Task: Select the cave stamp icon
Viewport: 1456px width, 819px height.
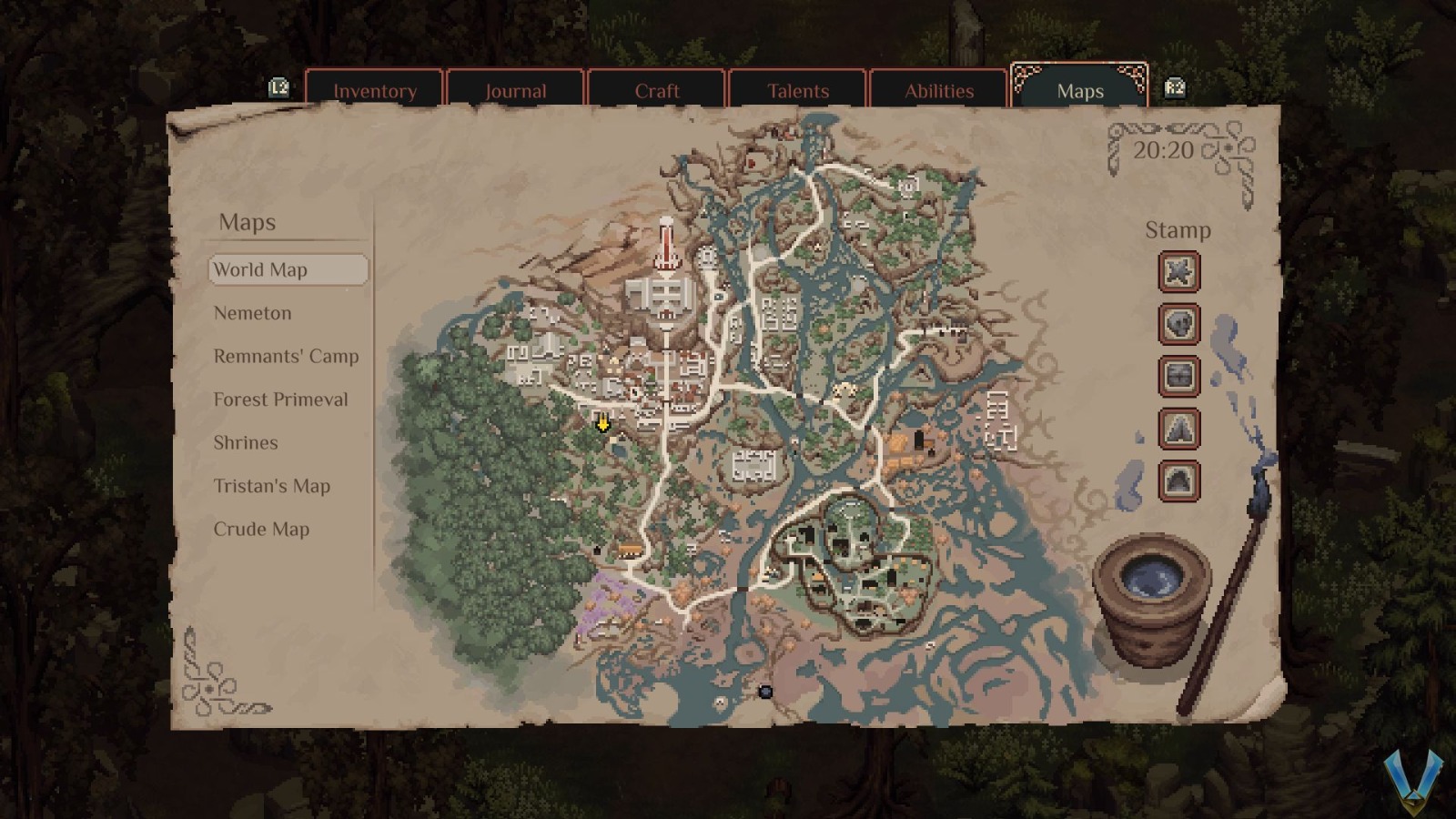Action: pyautogui.click(x=1178, y=480)
